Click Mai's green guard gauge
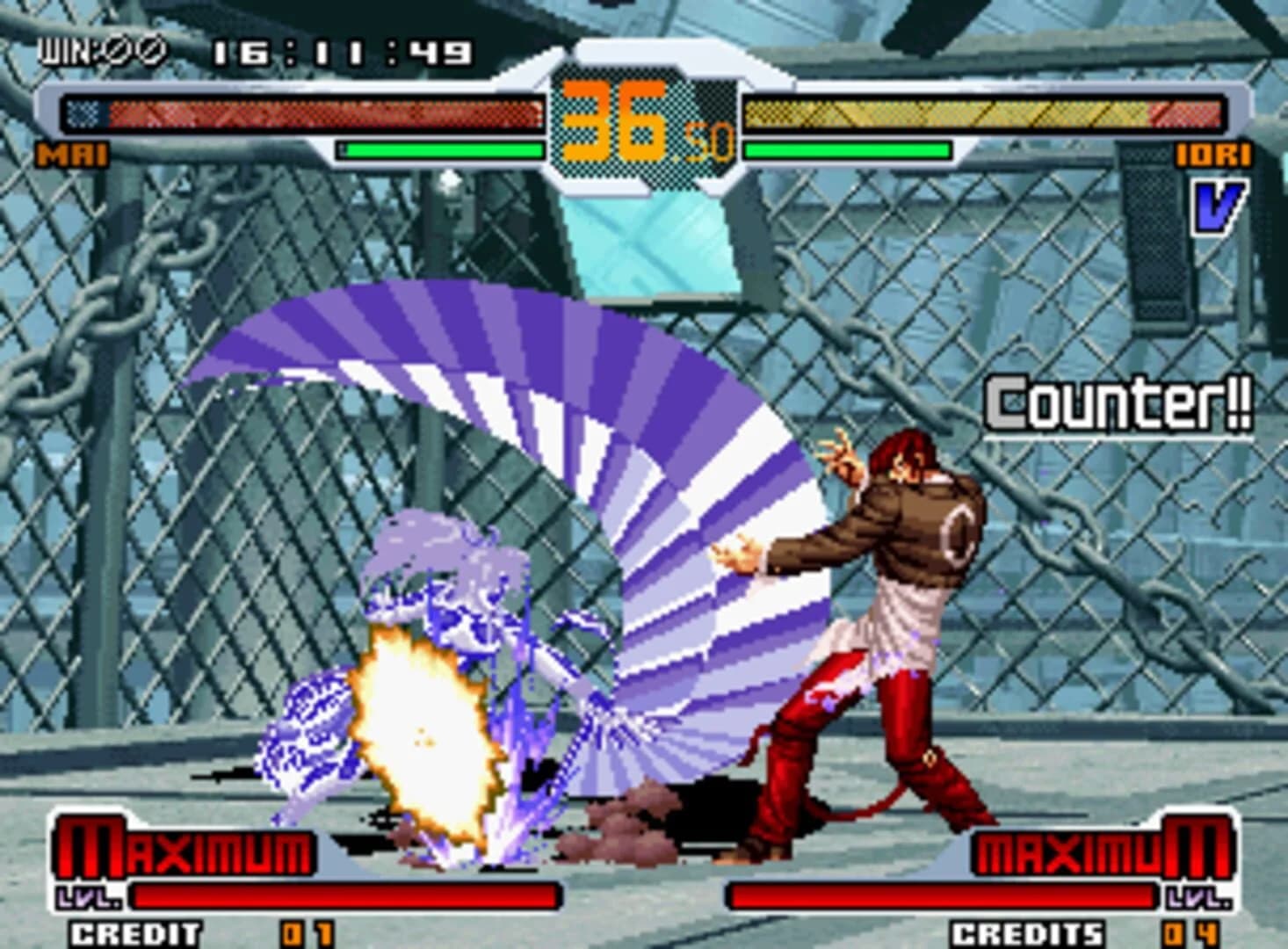The width and height of the screenshot is (1288, 949). (x=439, y=150)
